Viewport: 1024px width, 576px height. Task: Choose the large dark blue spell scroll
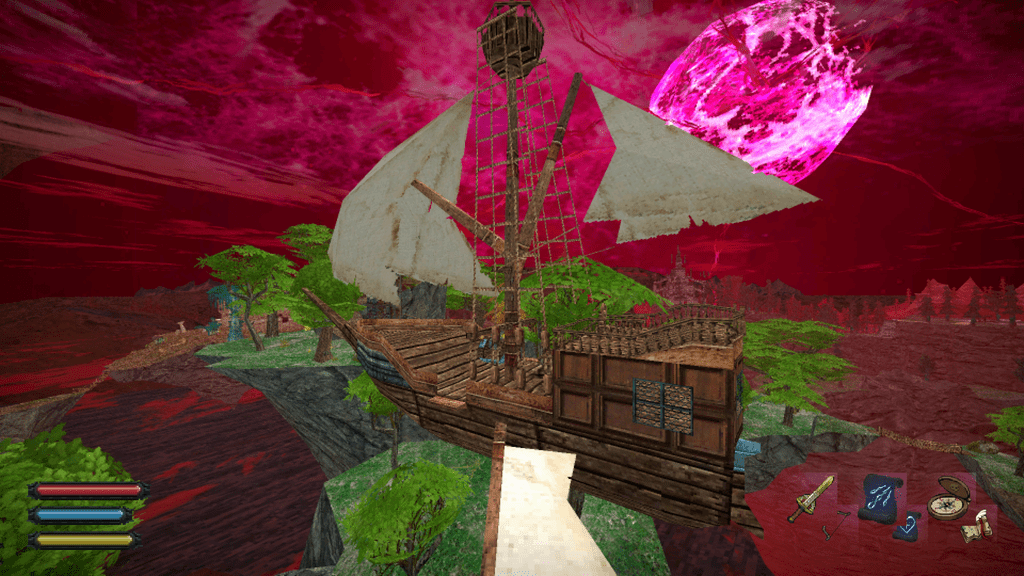880,495
